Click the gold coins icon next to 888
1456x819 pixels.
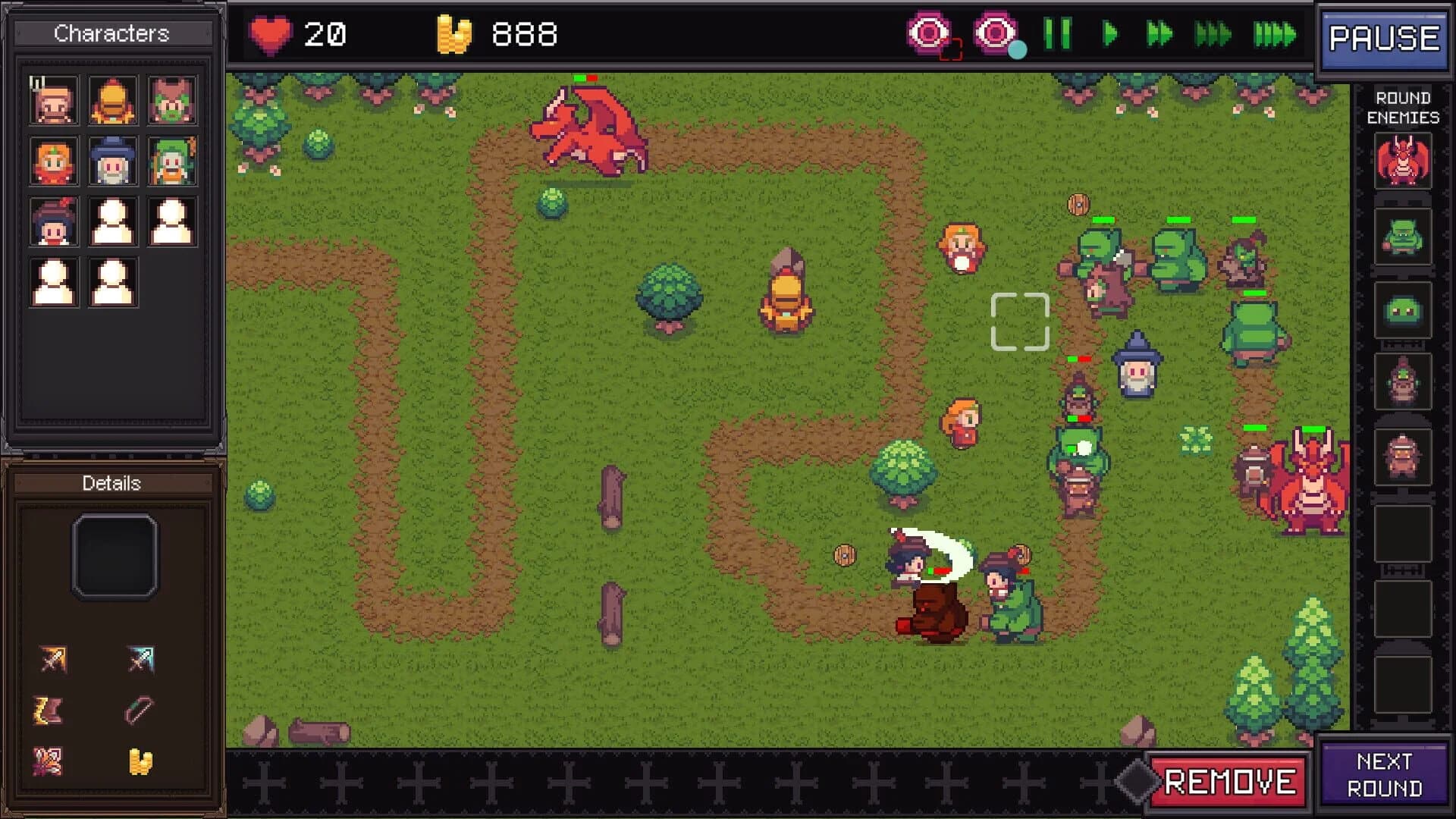tap(453, 33)
